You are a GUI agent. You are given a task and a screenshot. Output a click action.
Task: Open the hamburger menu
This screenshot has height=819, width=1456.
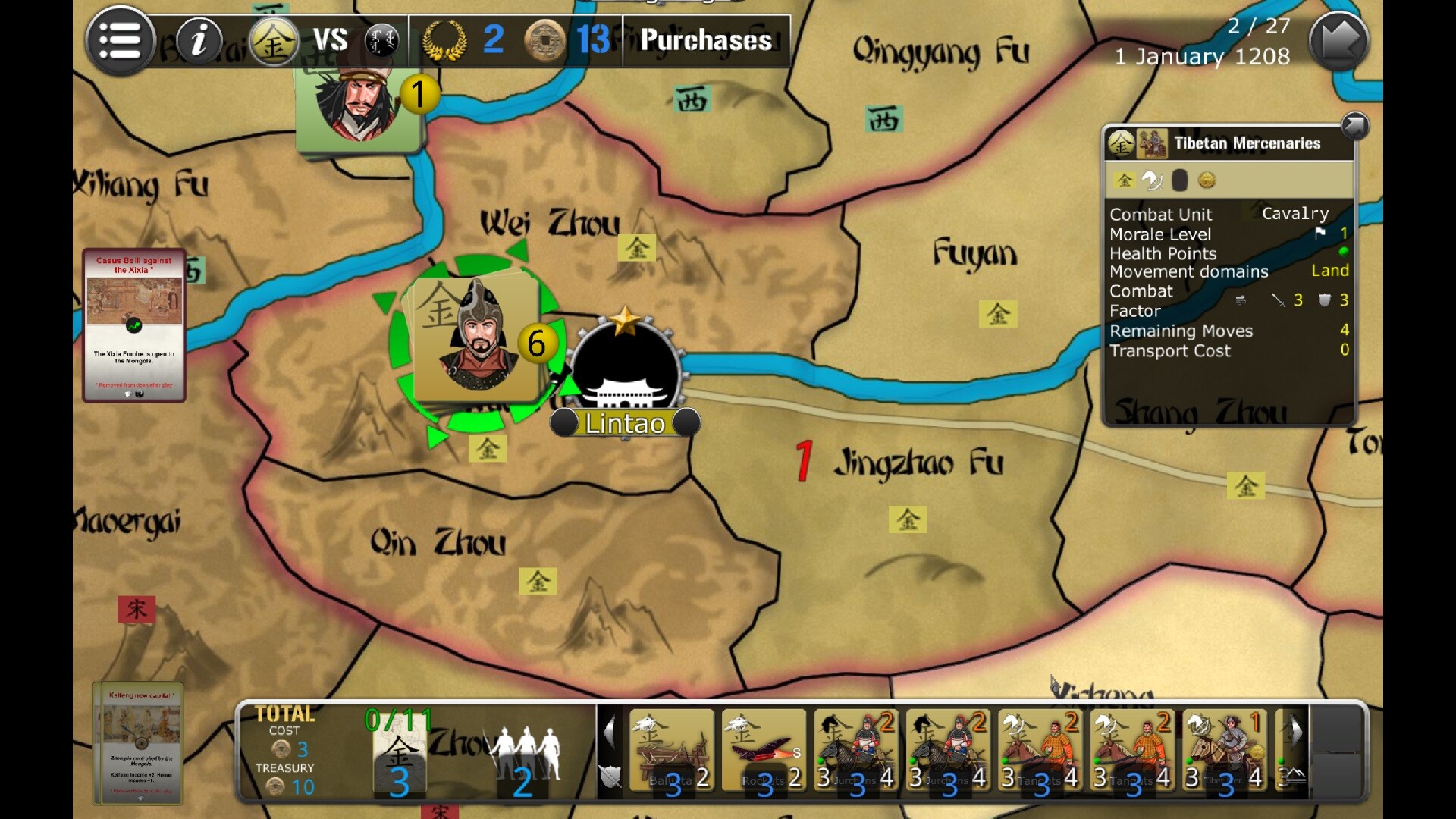[121, 40]
